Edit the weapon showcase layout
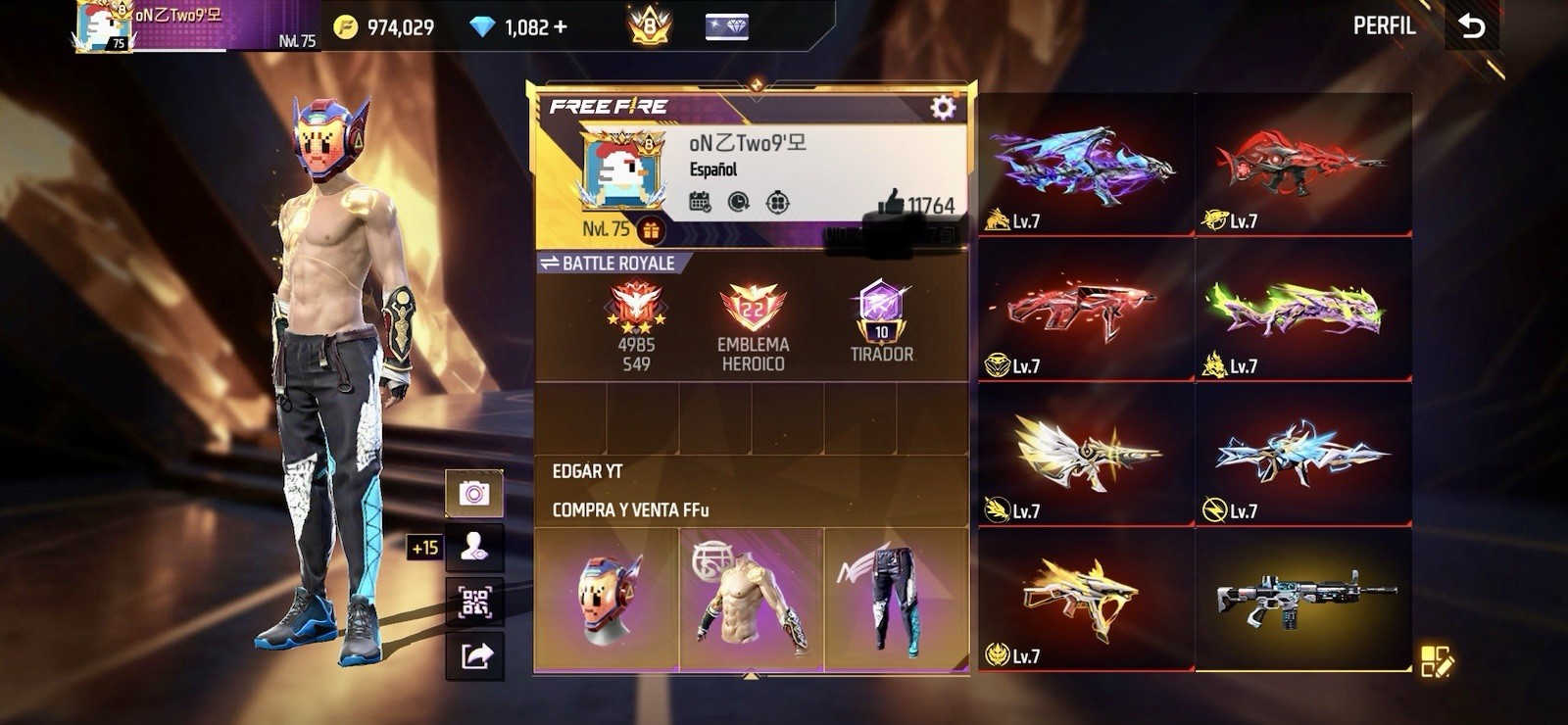The height and width of the screenshot is (725, 1568). pyautogui.click(x=1437, y=661)
